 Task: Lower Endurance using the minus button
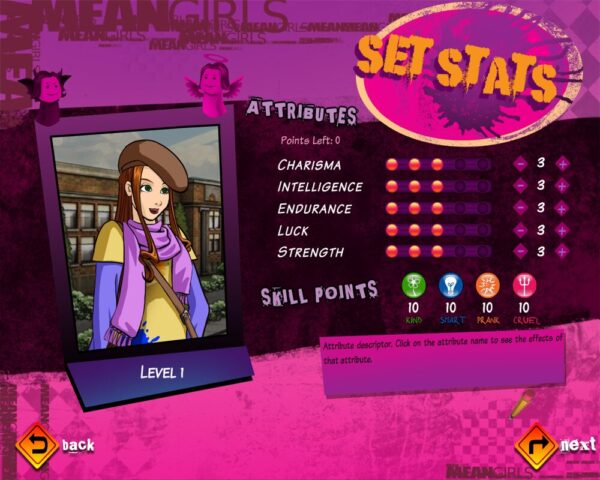520,208
